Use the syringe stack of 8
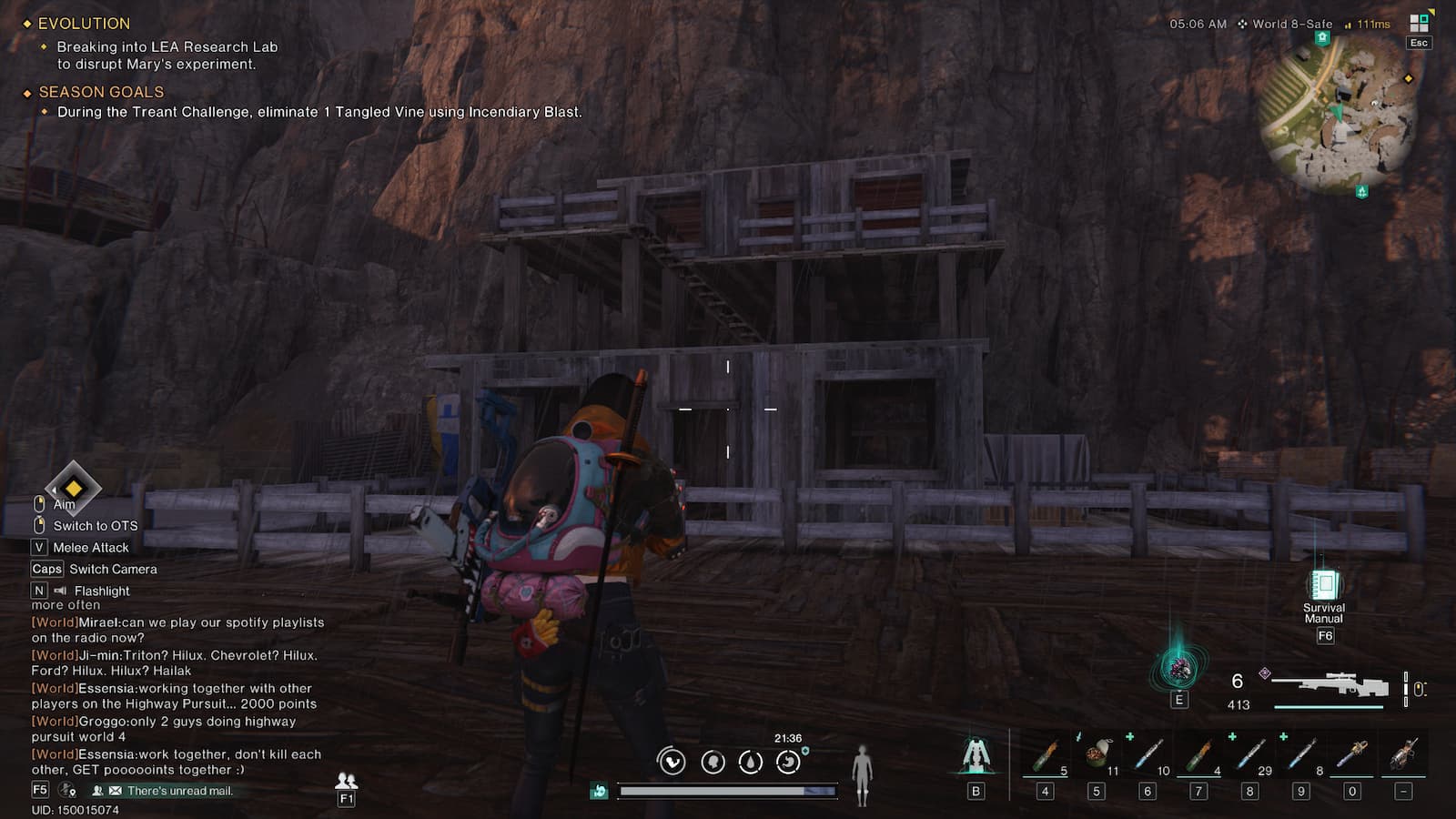Viewport: 1456px width, 819px height. (1301, 755)
